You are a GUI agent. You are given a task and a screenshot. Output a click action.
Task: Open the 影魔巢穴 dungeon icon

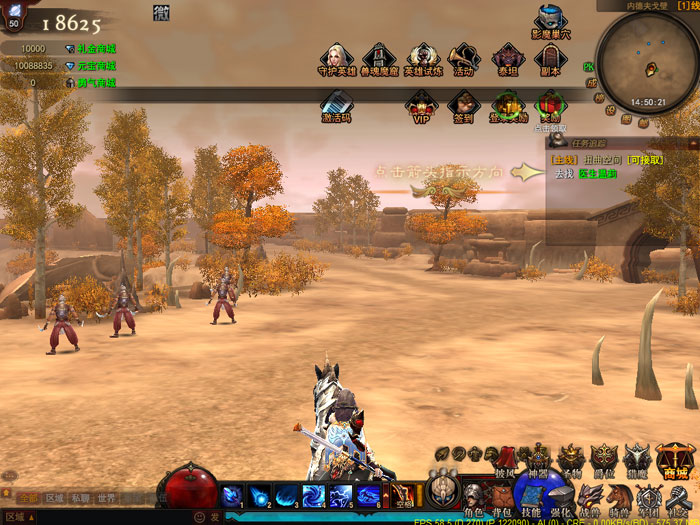point(551,21)
